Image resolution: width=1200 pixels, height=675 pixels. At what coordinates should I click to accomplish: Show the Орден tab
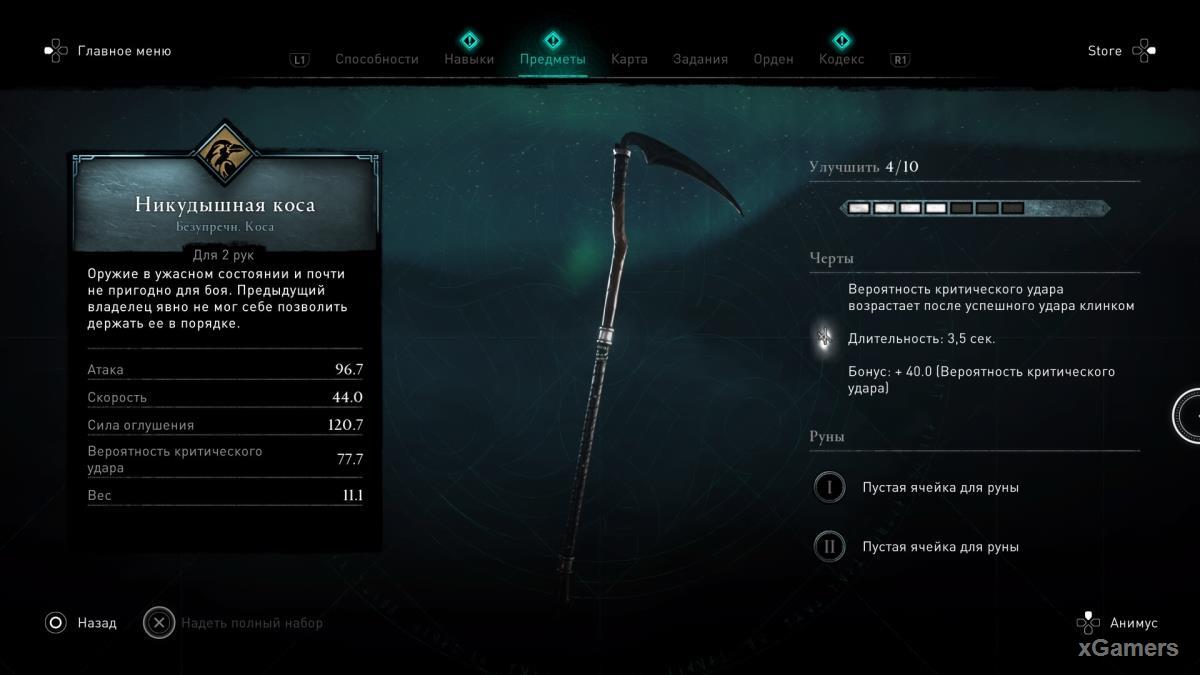click(x=773, y=59)
